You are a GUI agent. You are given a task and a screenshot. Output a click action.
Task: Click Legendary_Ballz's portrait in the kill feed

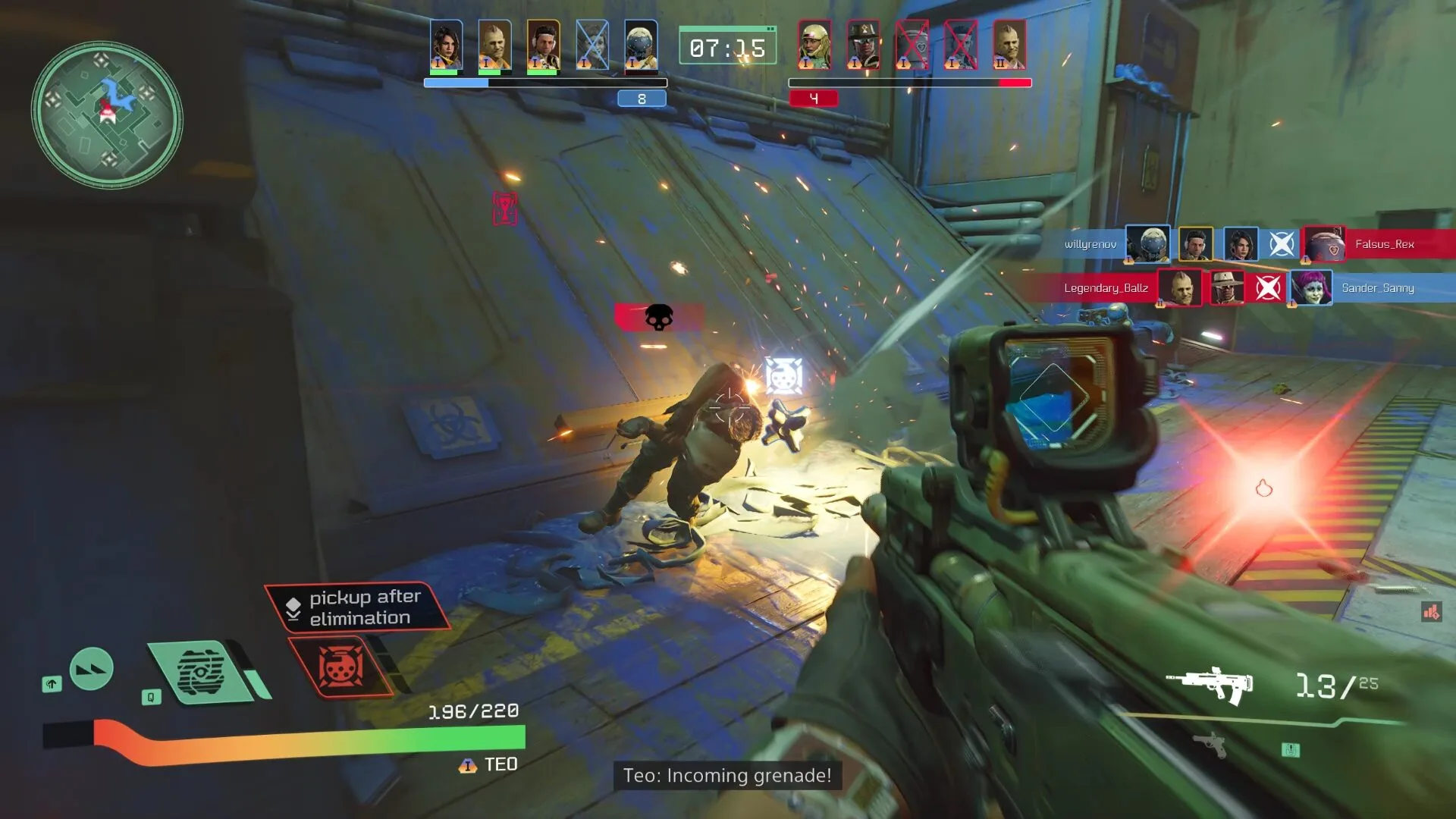pyautogui.click(x=1179, y=288)
